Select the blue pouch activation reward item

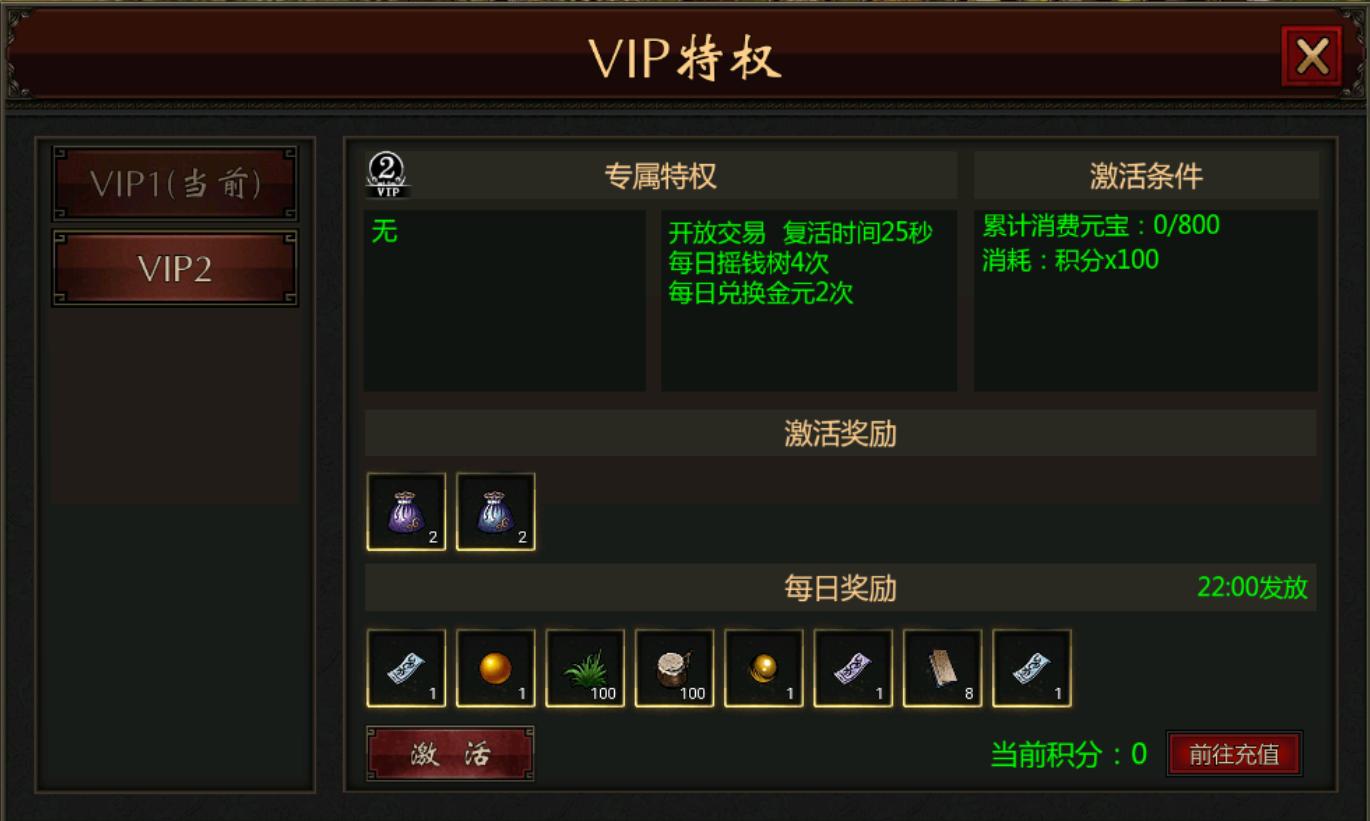point(495,512)
